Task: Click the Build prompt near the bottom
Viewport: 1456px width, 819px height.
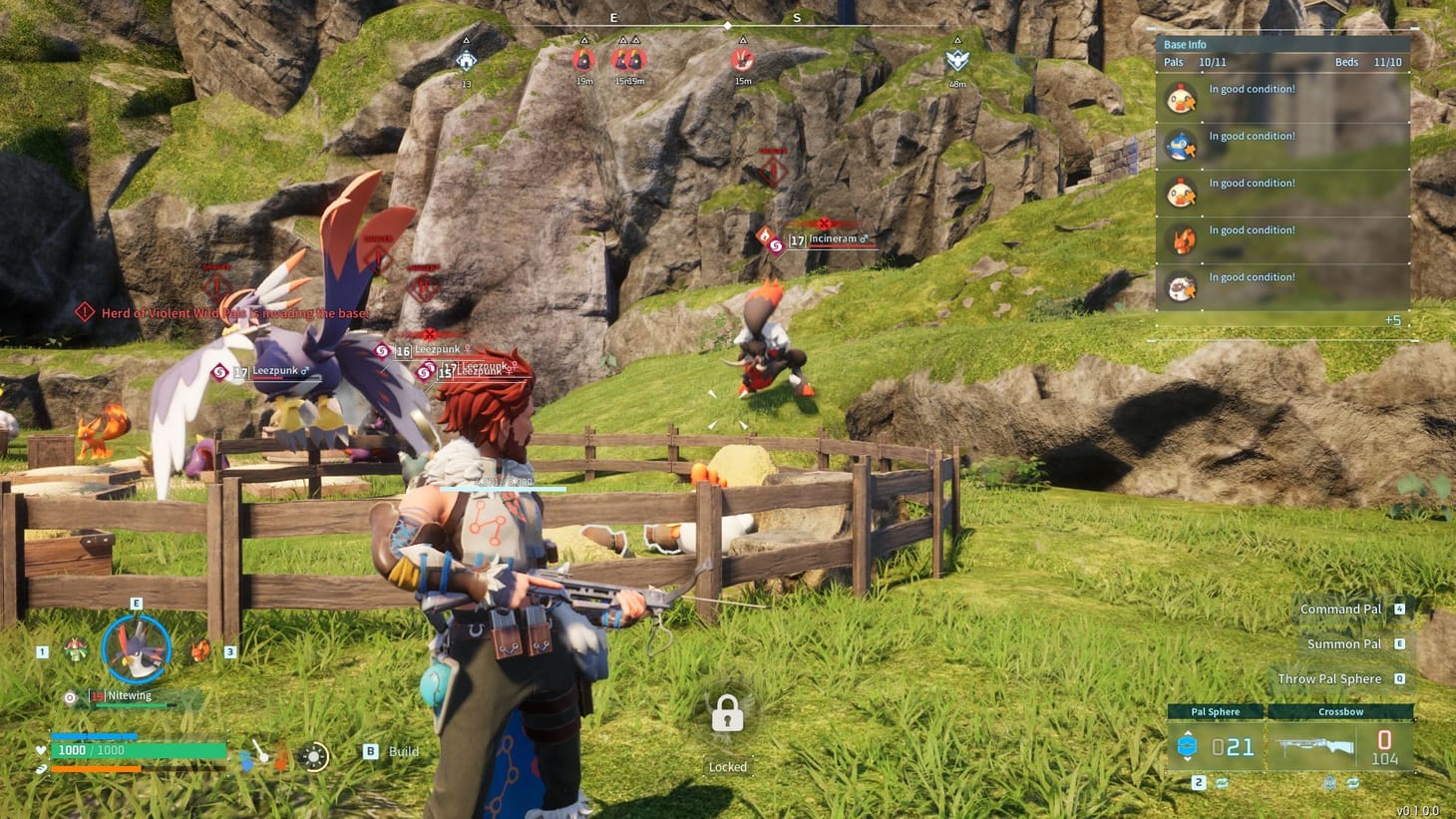Action: [397, 751]
